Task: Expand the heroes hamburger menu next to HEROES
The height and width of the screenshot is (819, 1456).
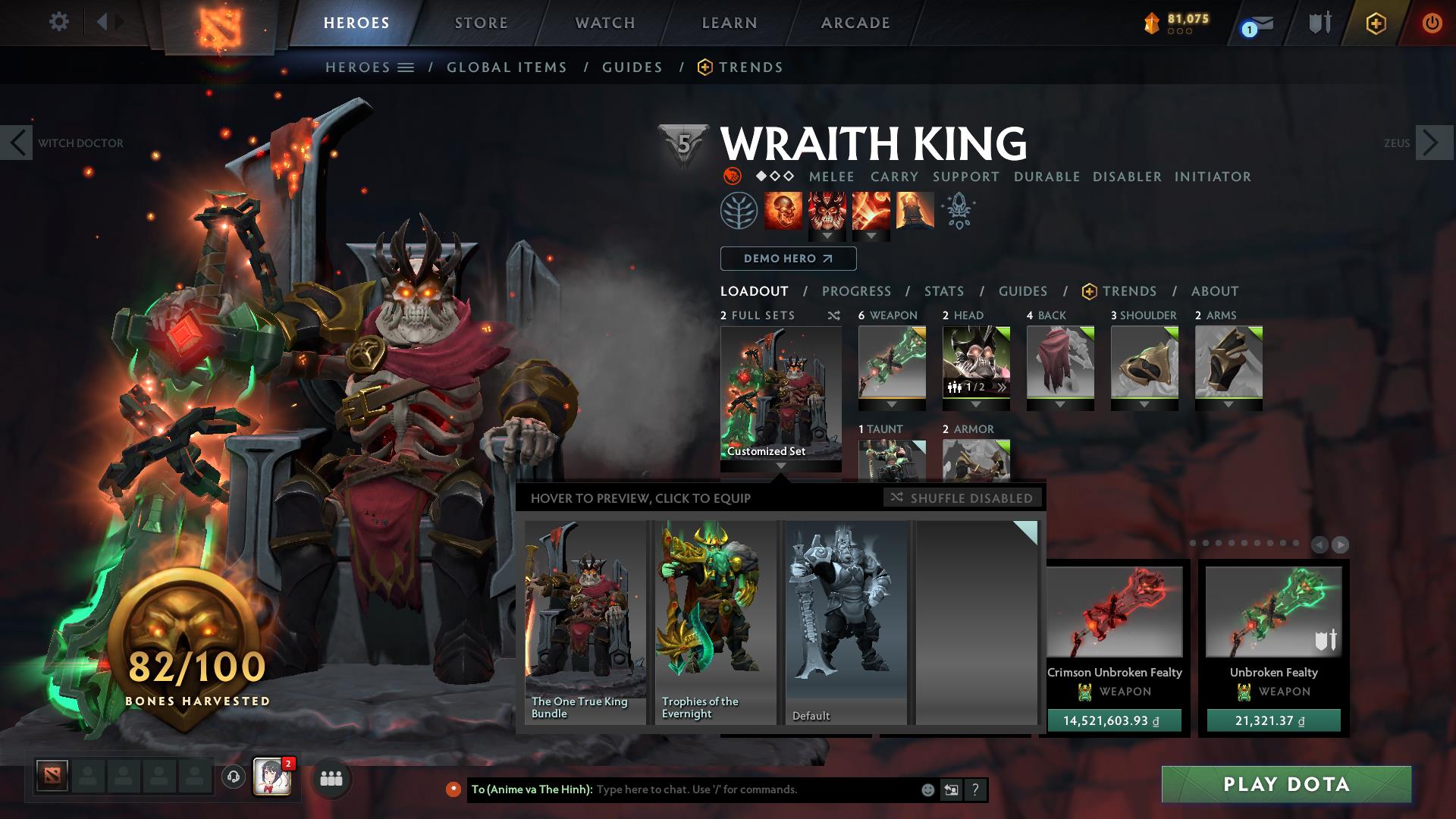Action: click(x=406, y=67)
